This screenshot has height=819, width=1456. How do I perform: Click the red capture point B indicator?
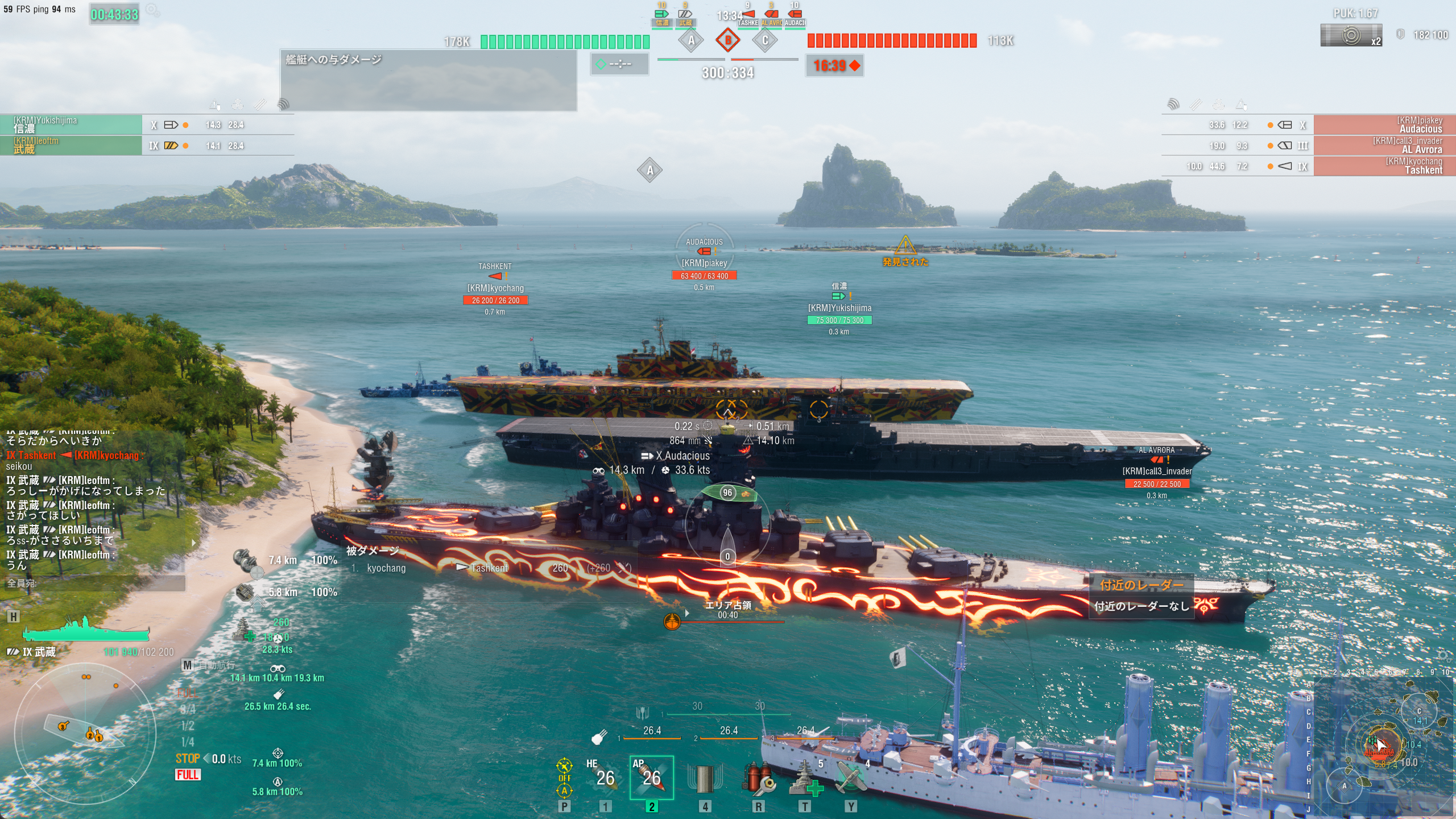coord(727,40)
